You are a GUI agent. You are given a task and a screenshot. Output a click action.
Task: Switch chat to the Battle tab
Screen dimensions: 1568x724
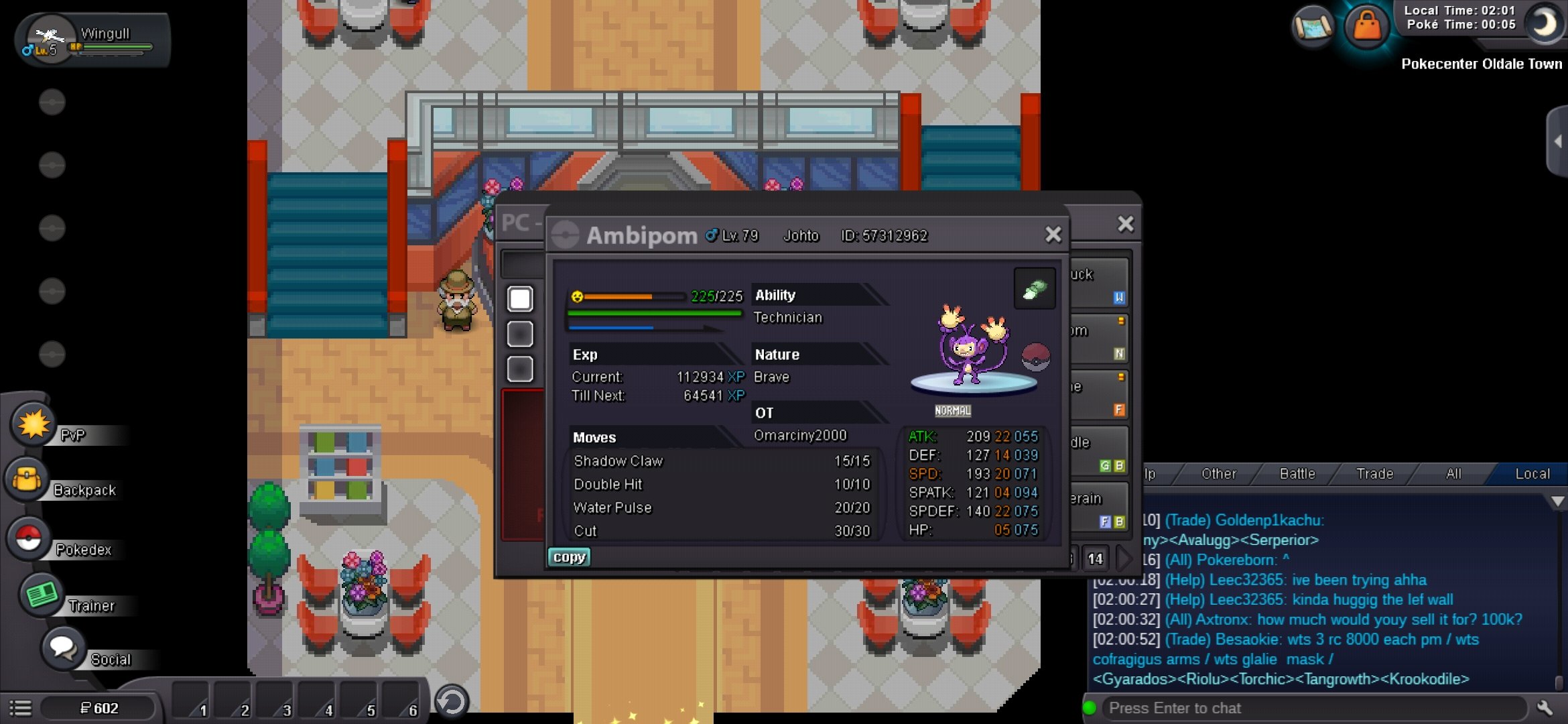[x=1297, y=474]
